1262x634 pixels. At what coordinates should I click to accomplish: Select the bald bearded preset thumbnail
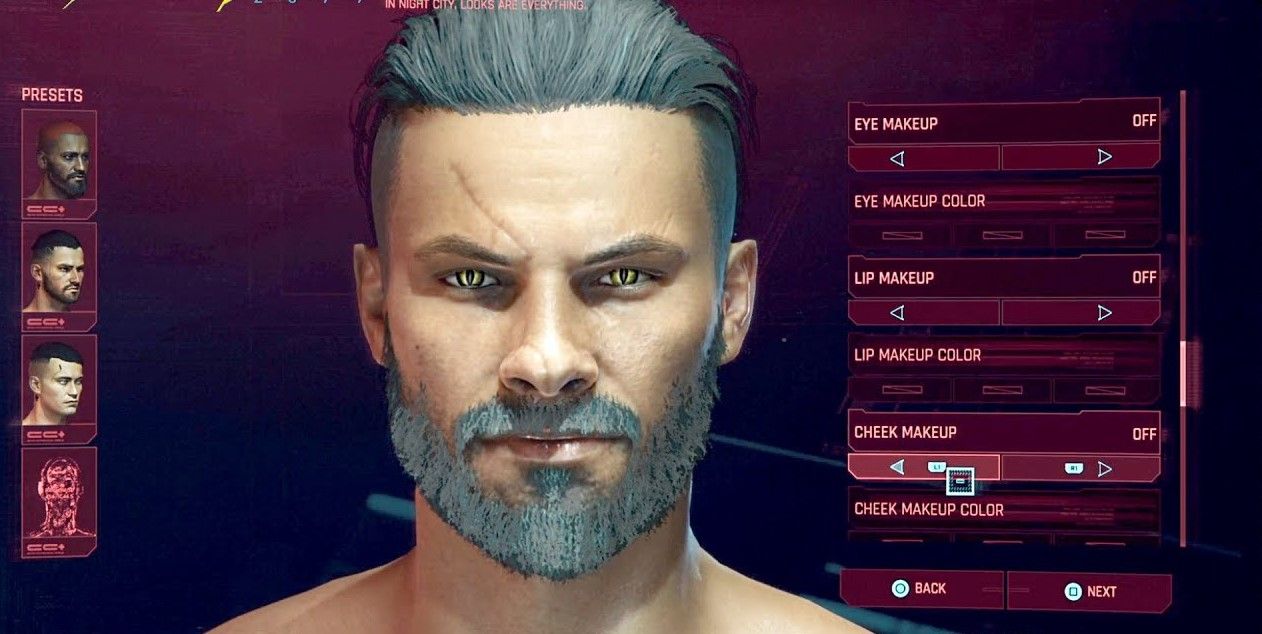pos(59,162)
